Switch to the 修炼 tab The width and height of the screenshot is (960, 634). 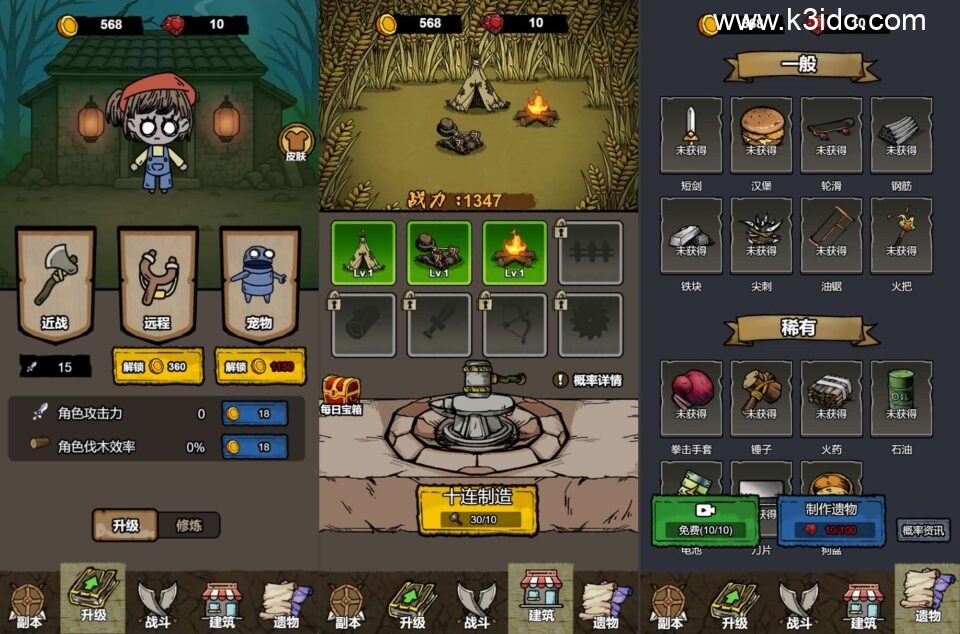189,525
